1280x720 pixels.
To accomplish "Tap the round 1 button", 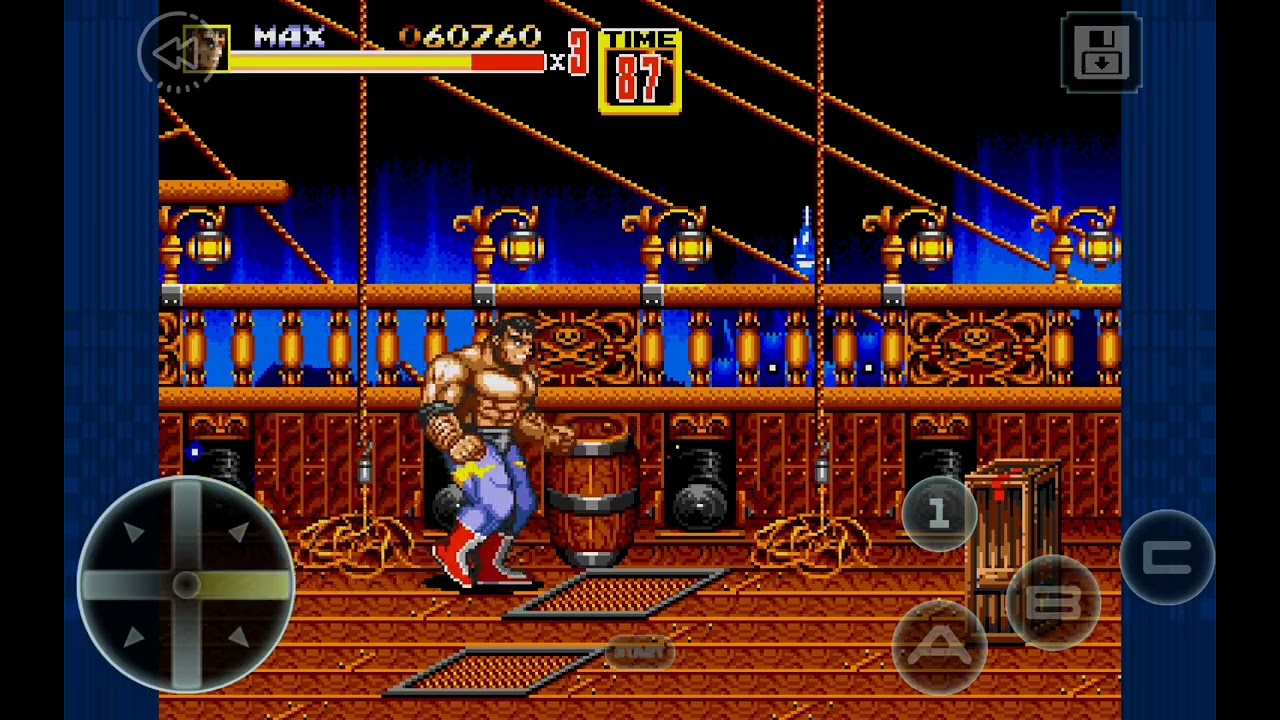I will (x=938, y=514).
